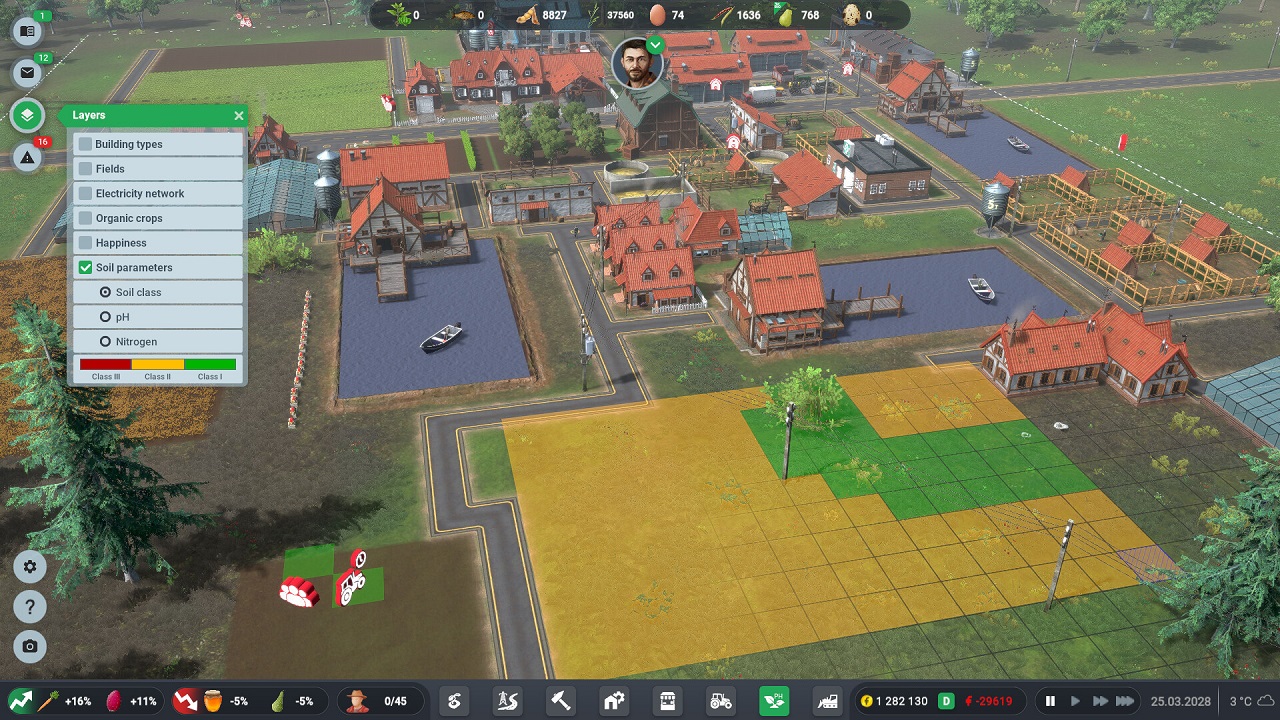
Task: Enable the Fields layer checkbox
Action: (x=85, y=168)
